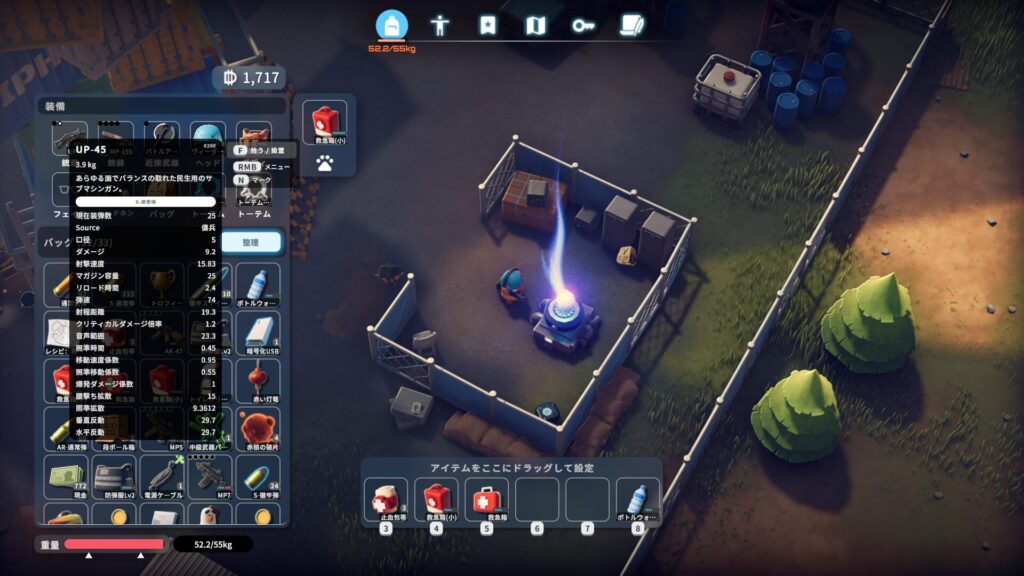Open the backpack inventory tab

(391, 24)
